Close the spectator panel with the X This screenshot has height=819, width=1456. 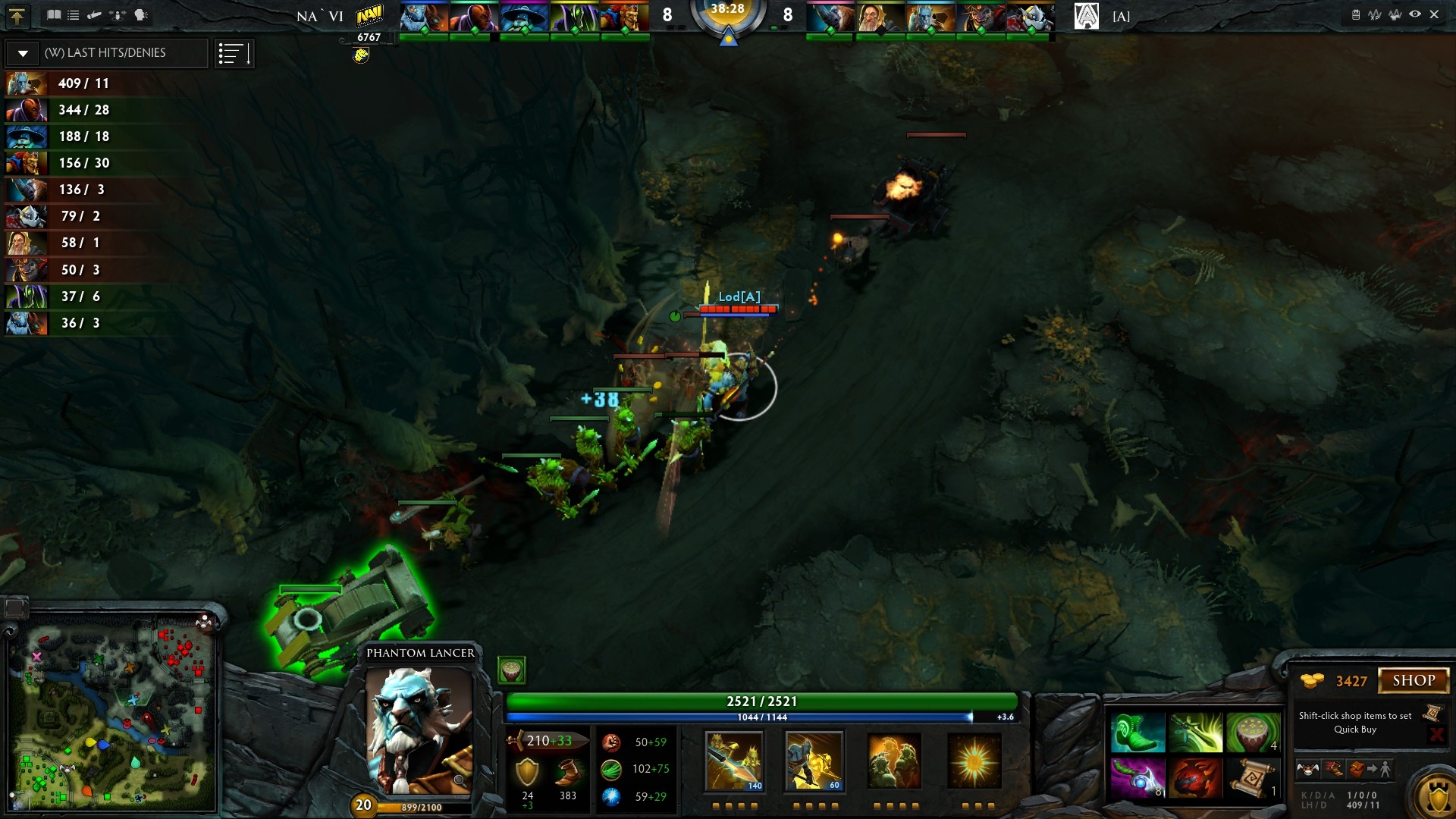click(x=1434, y=14)
